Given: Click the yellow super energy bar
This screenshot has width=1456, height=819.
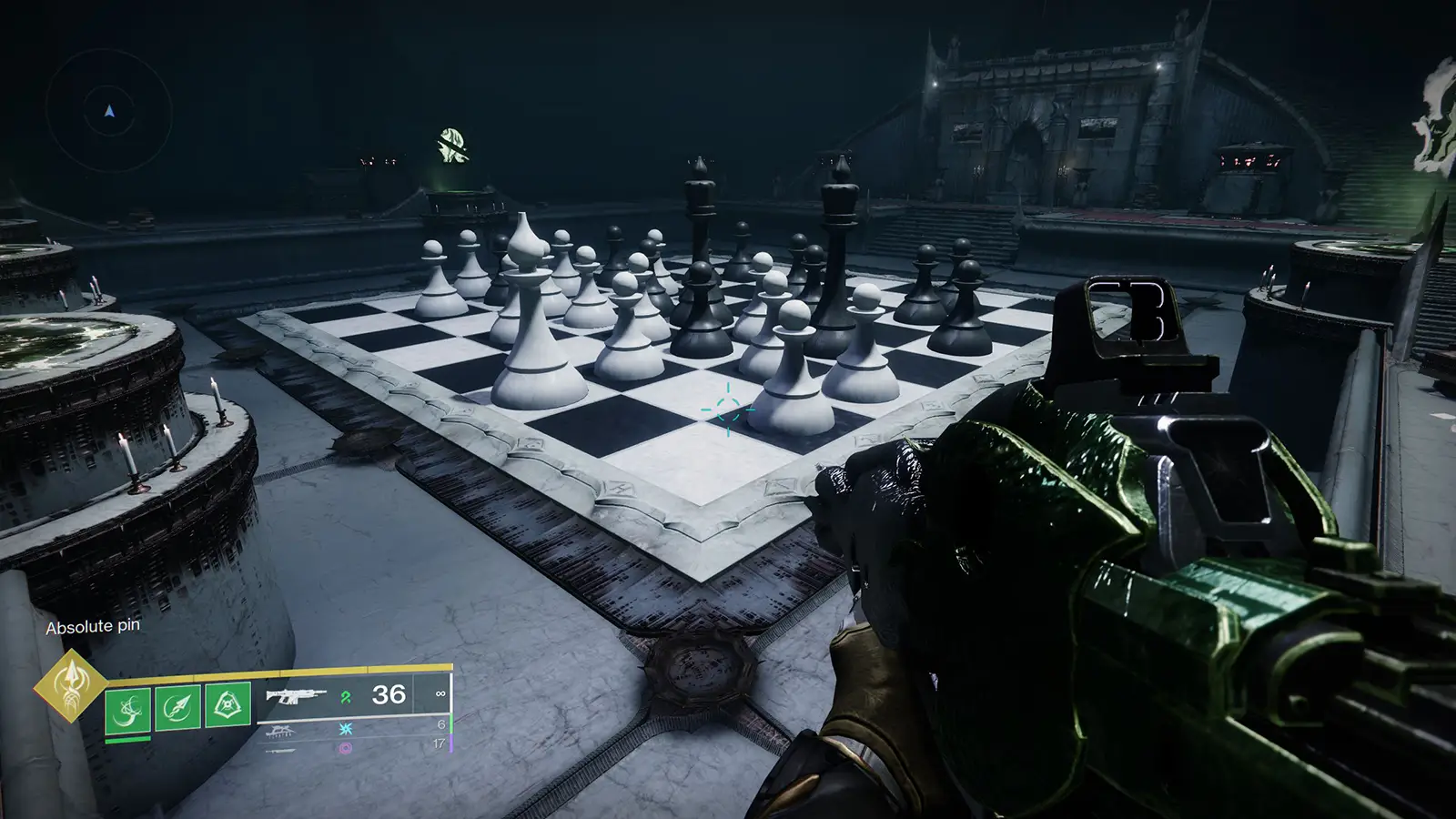Looking at the screenshot, I should [x=282, y=671].
